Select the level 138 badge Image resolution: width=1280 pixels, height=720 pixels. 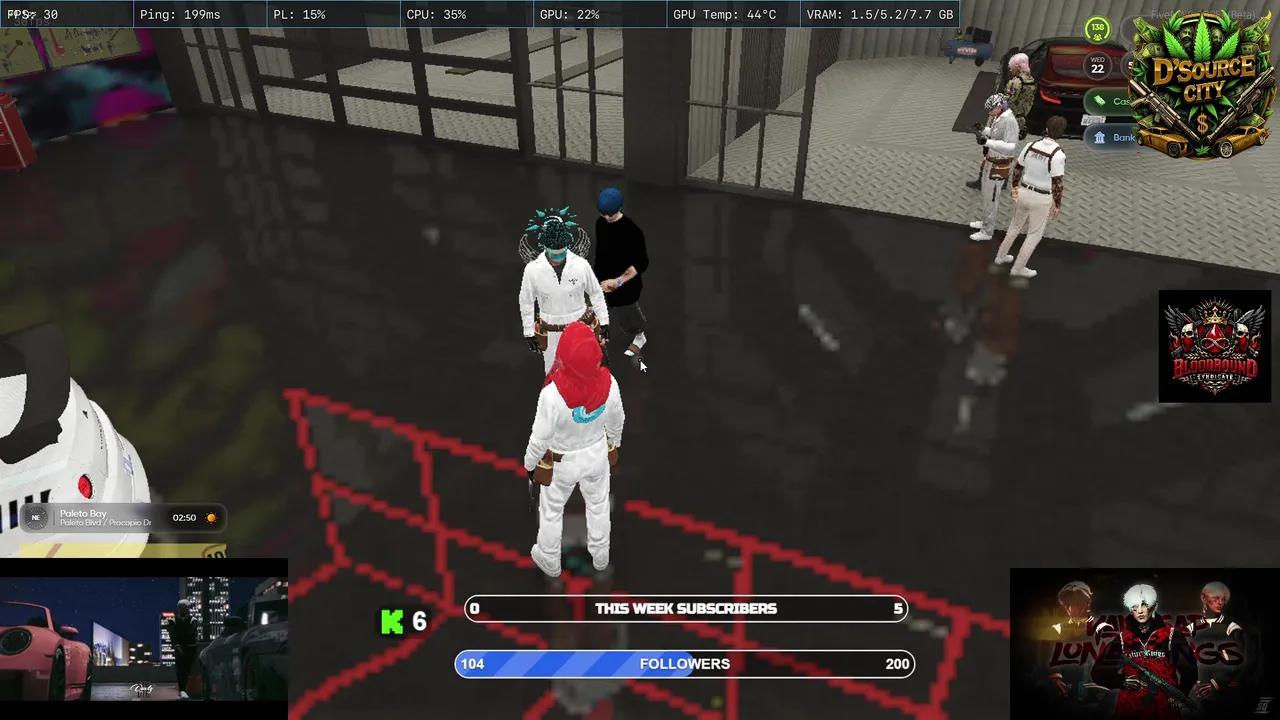1097,30
